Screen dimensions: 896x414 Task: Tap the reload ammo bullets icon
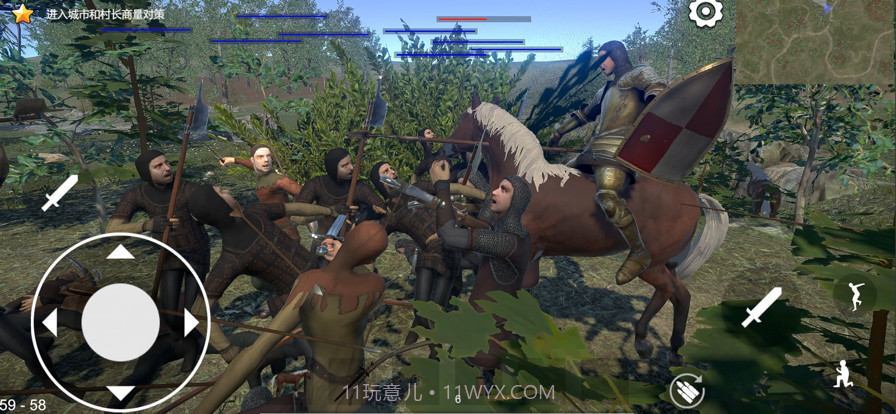click(686, 390)
